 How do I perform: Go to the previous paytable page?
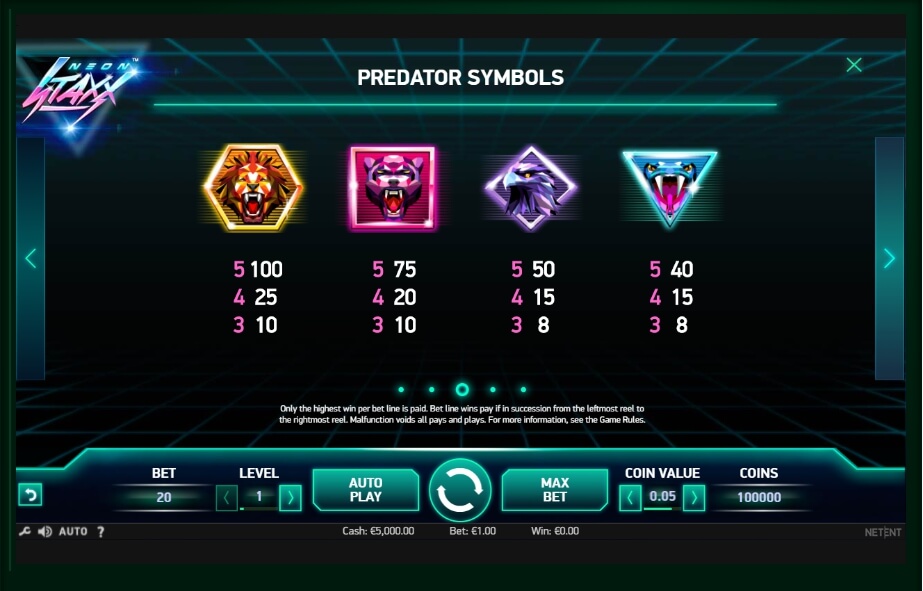[30, 258]
